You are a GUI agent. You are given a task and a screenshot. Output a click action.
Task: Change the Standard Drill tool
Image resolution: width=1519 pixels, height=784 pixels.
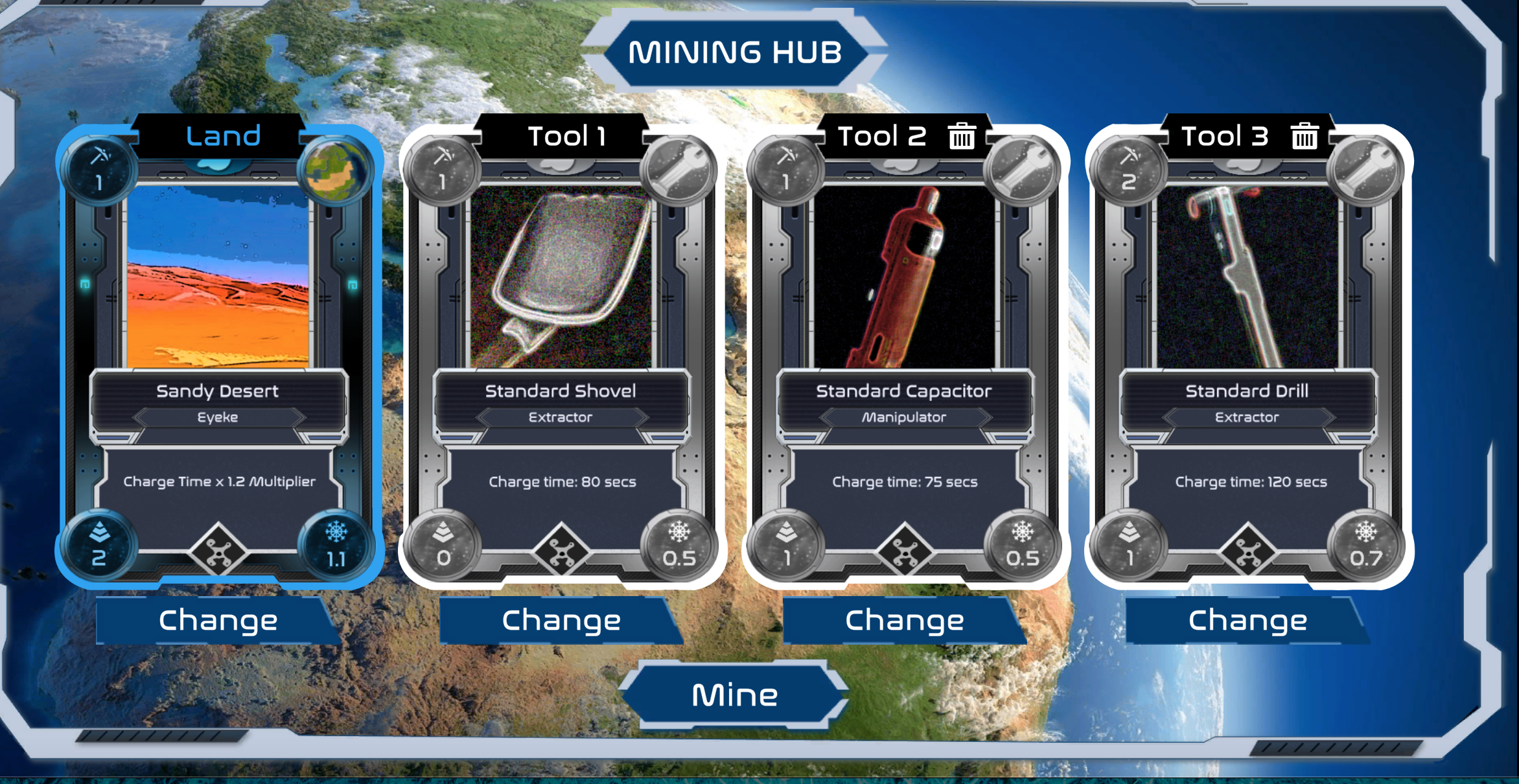pyautogui.click(x=1247, y=621)
